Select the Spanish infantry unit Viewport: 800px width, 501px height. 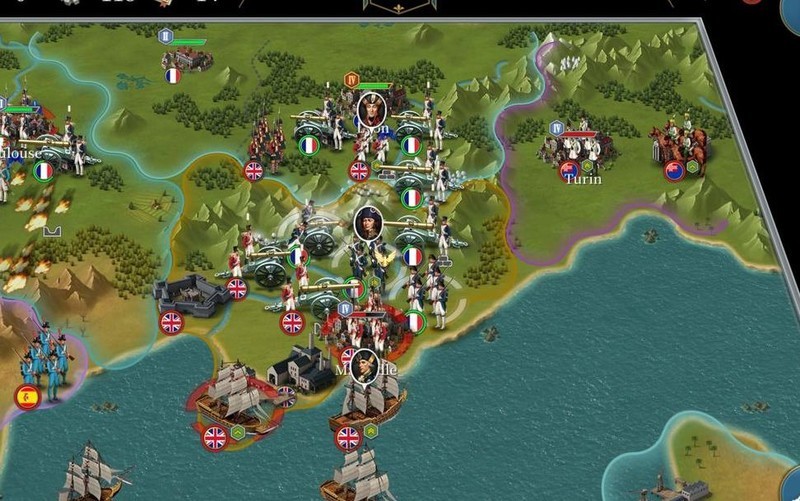click(42, 360)
